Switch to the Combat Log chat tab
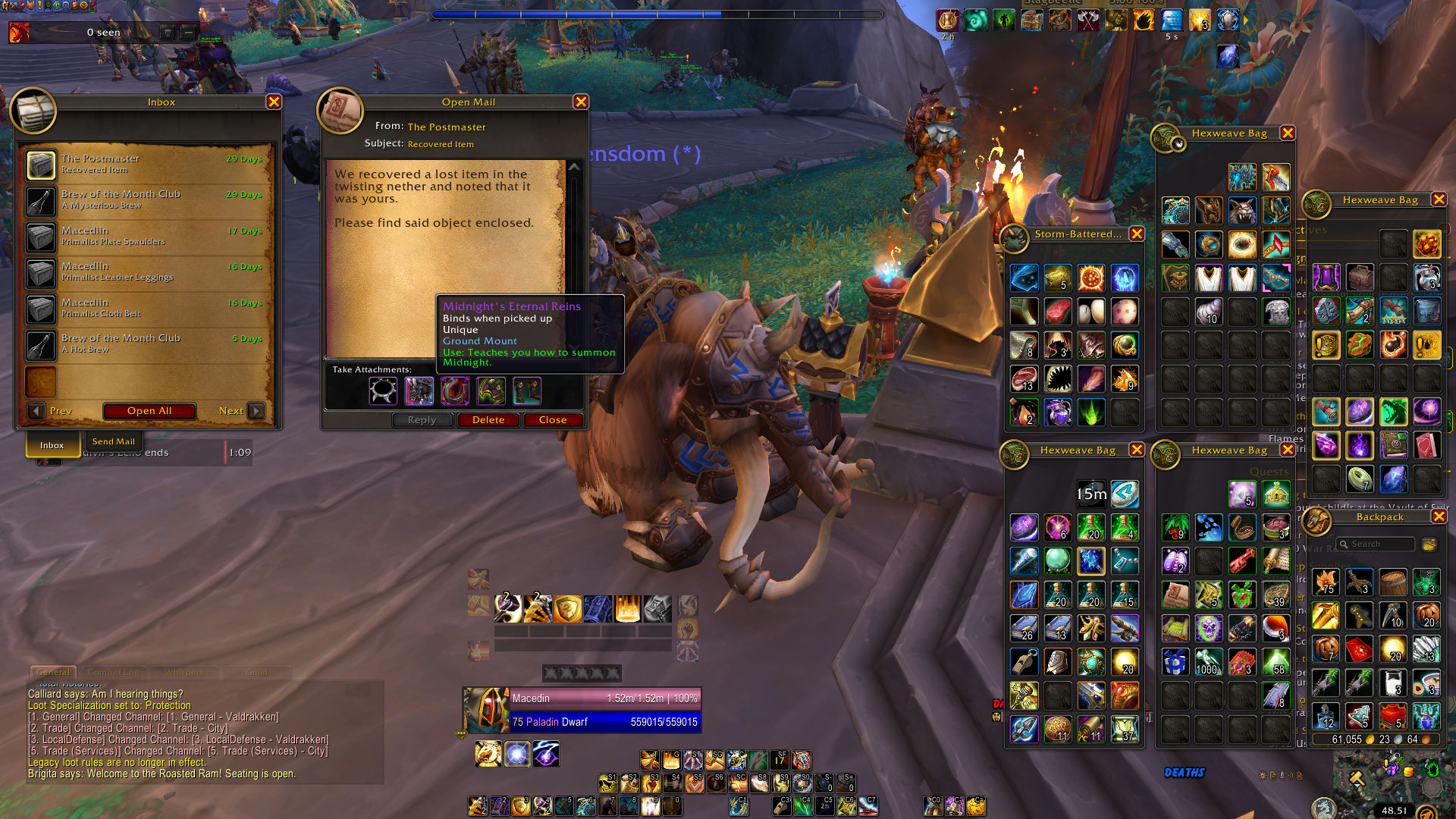 pyautogui.click(x=114, y=673)
